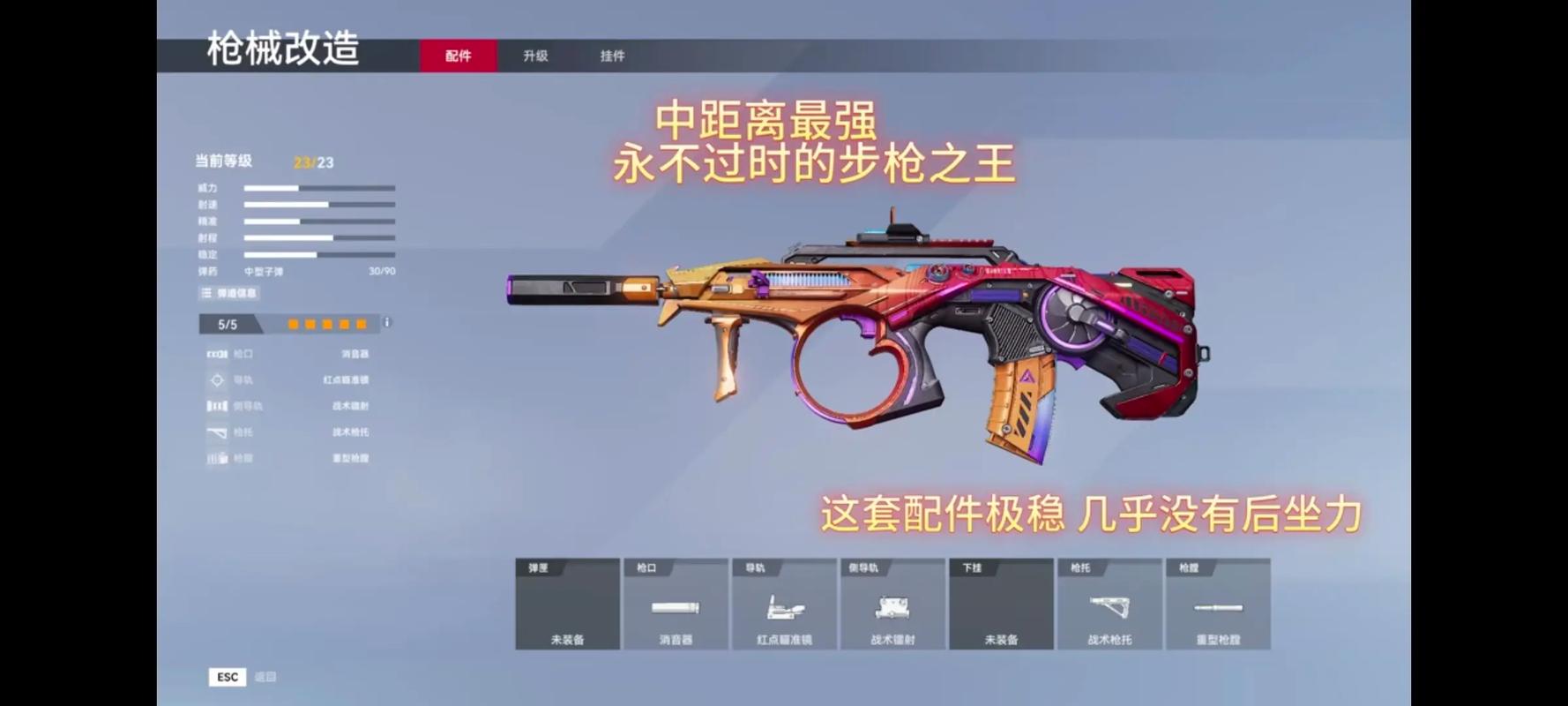Screen dimensions: 1568x706
Task: Select the 消音器 muzzle attachment icon
Action: (x=676, y=609)
